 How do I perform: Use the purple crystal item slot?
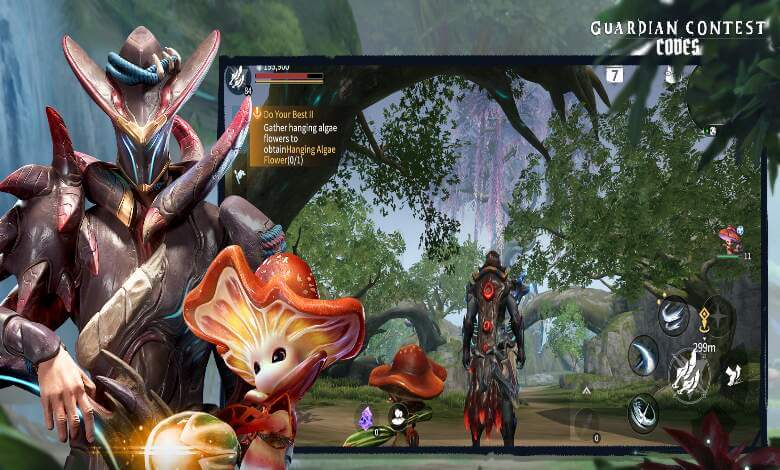pyautogui.click(x=366, y=416)
